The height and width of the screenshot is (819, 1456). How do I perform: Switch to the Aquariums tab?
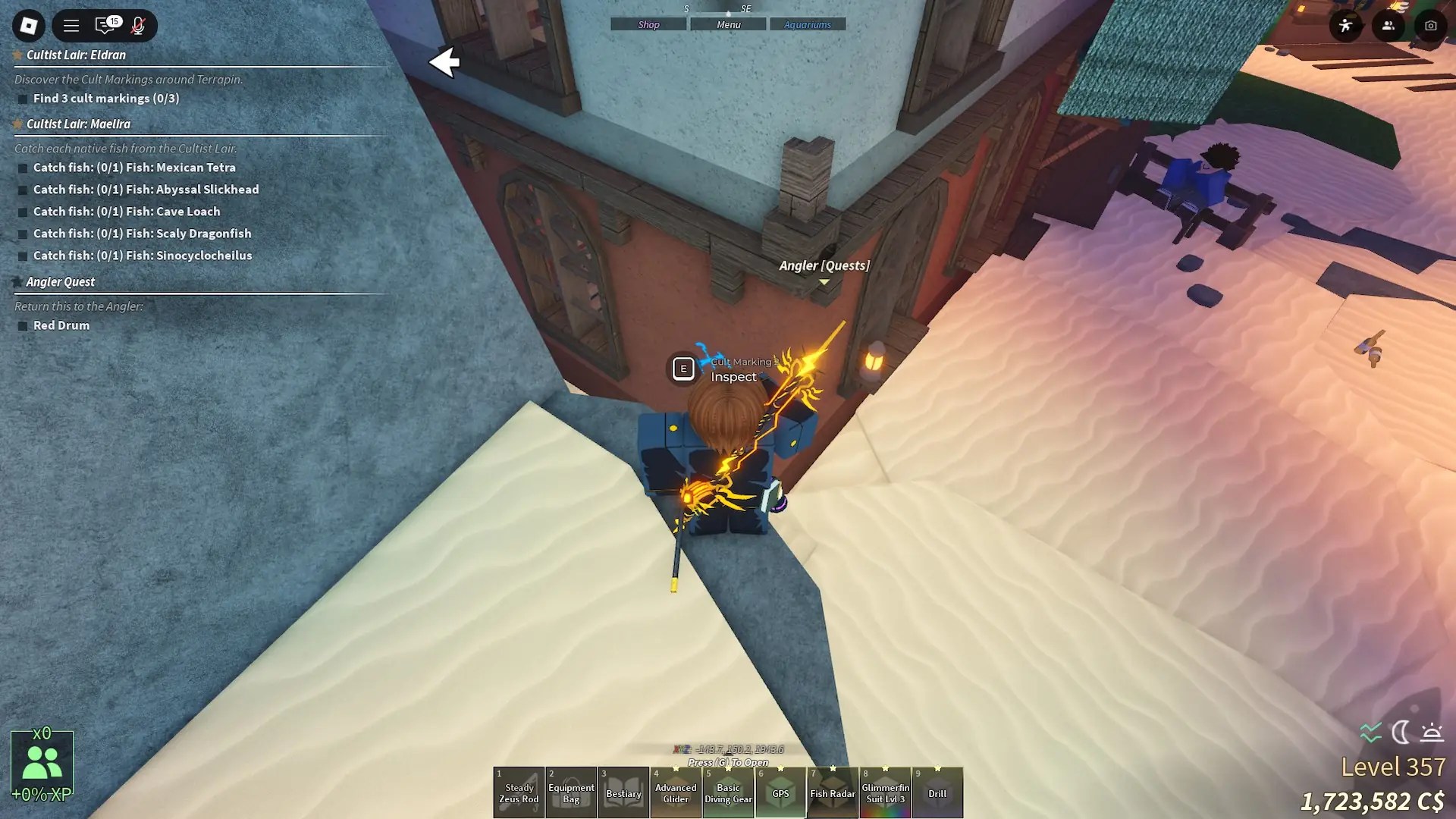point(808,24)
